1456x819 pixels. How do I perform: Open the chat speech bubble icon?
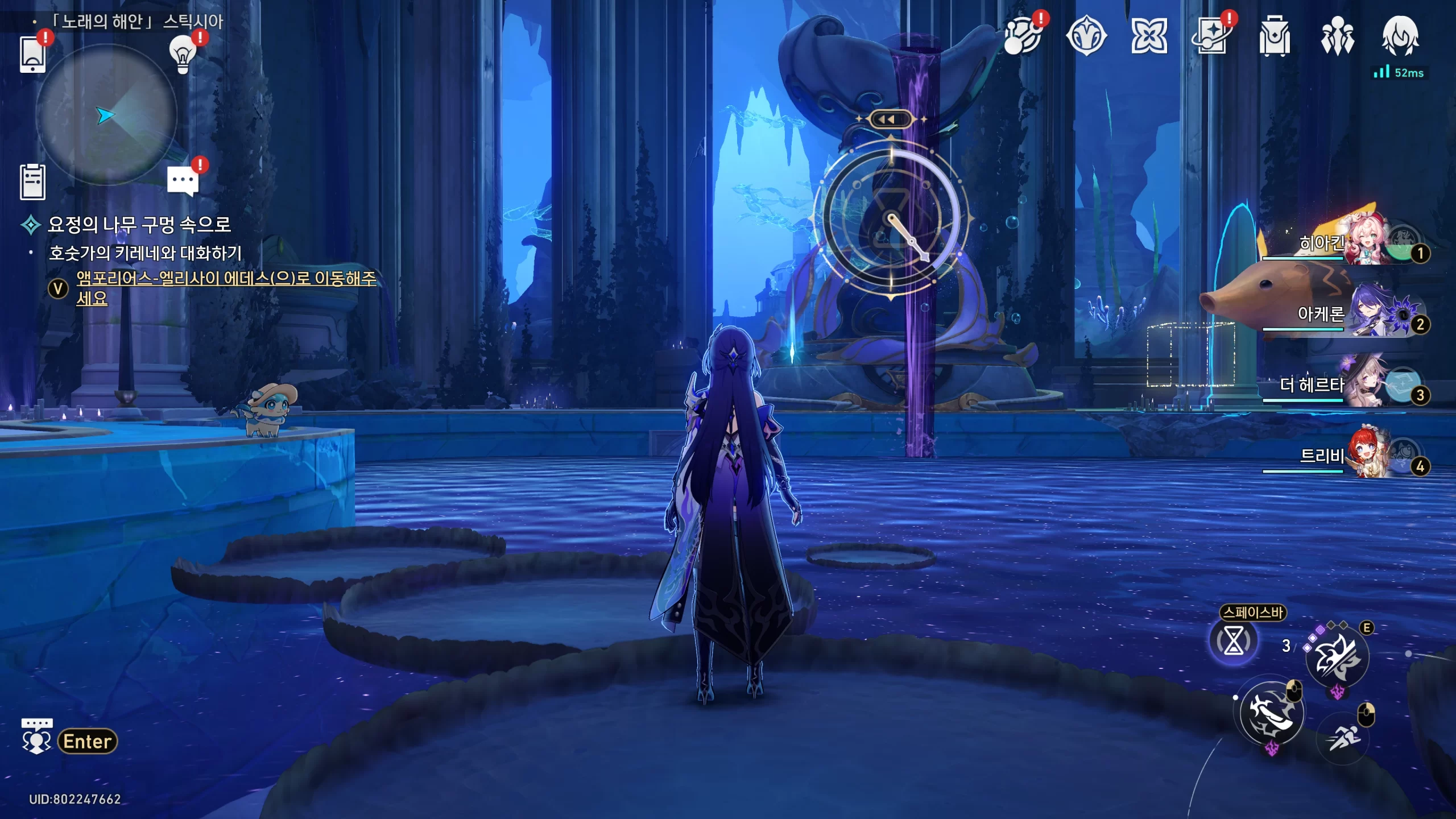(x=183, y=181)
